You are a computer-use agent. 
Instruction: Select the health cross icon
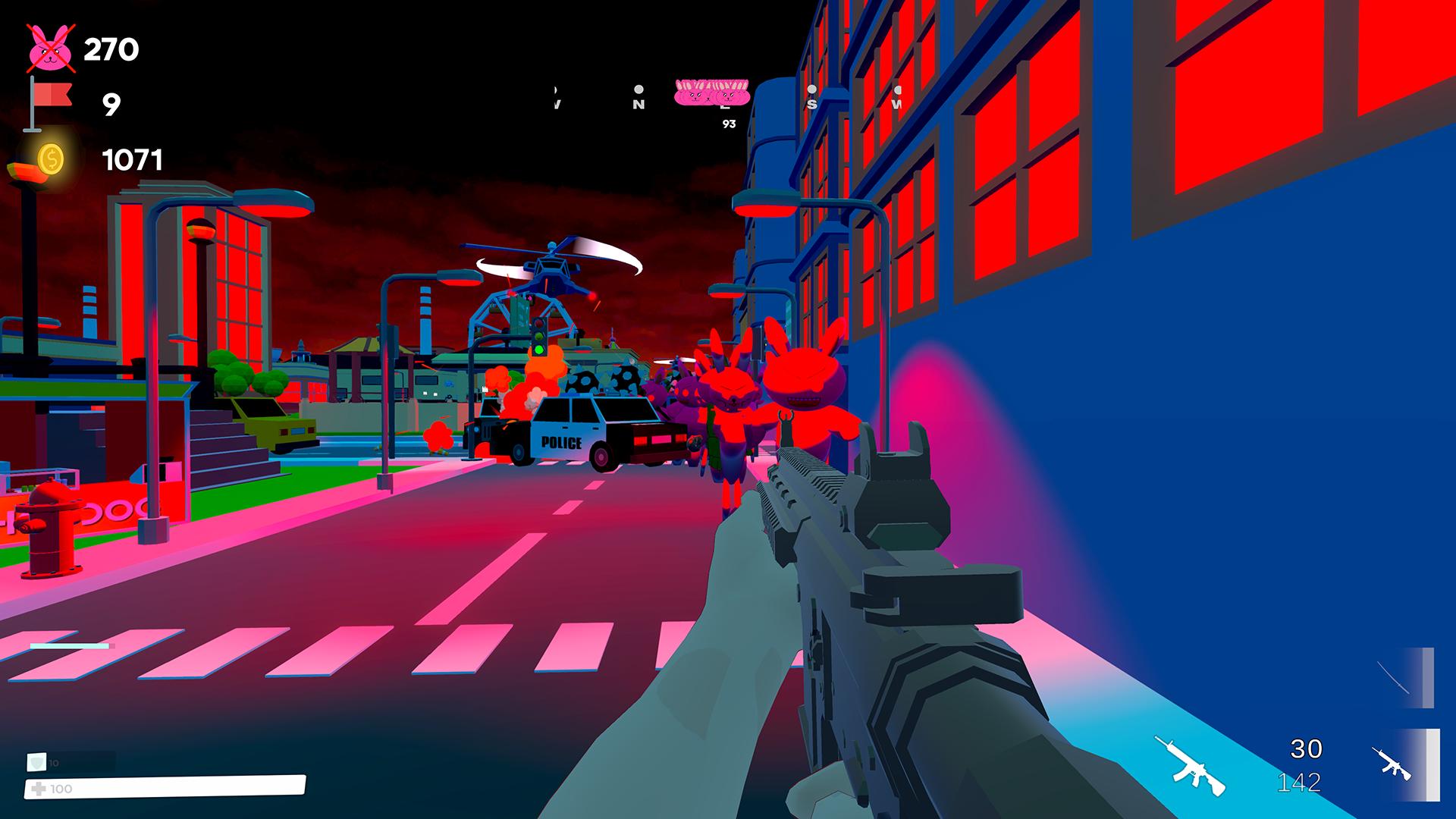(40, 789)
